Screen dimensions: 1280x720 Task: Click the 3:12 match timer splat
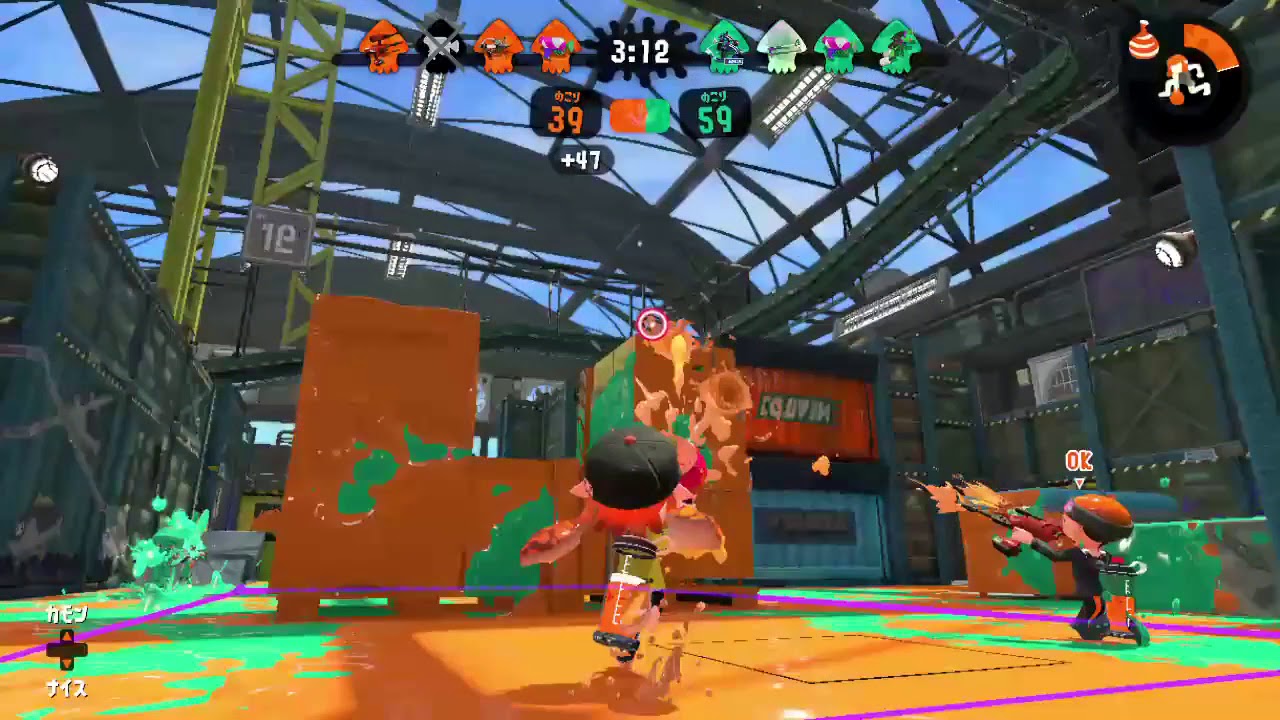tap(639, 52)
